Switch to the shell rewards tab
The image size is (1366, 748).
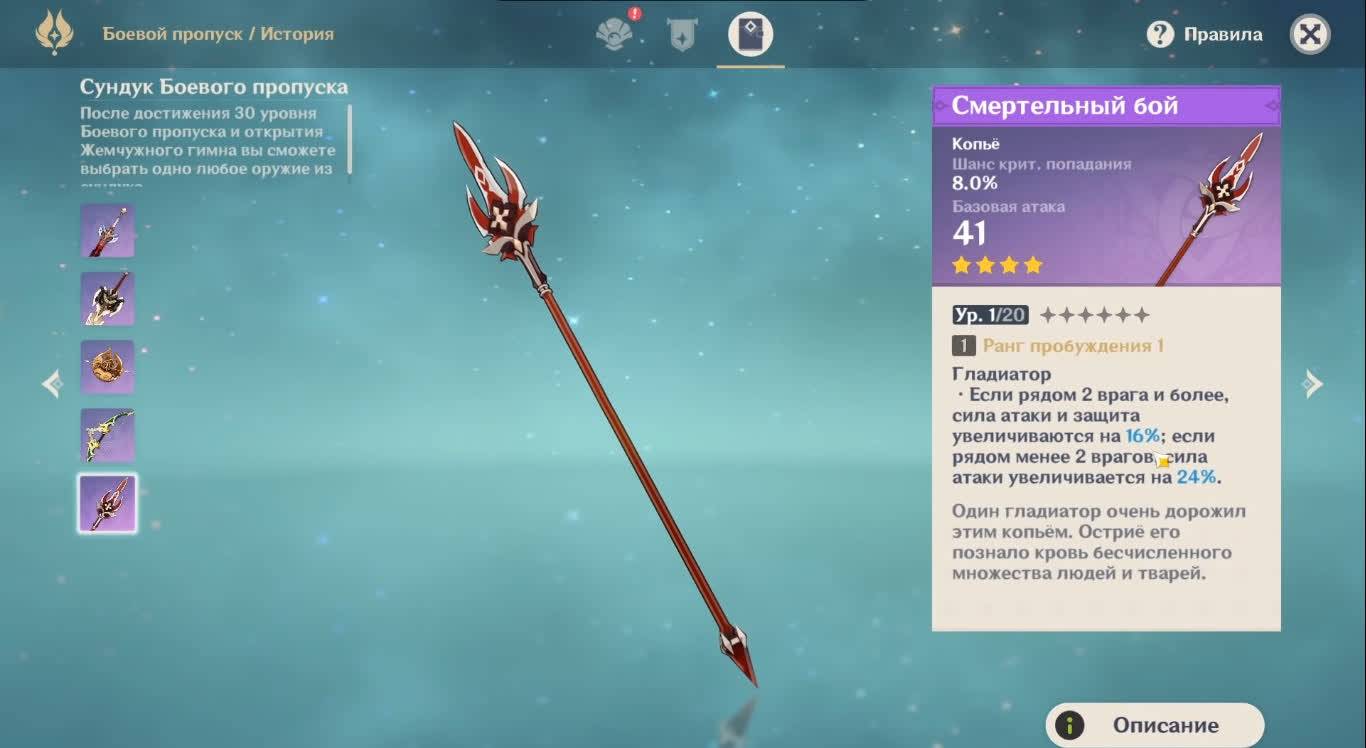click(614, 34)
